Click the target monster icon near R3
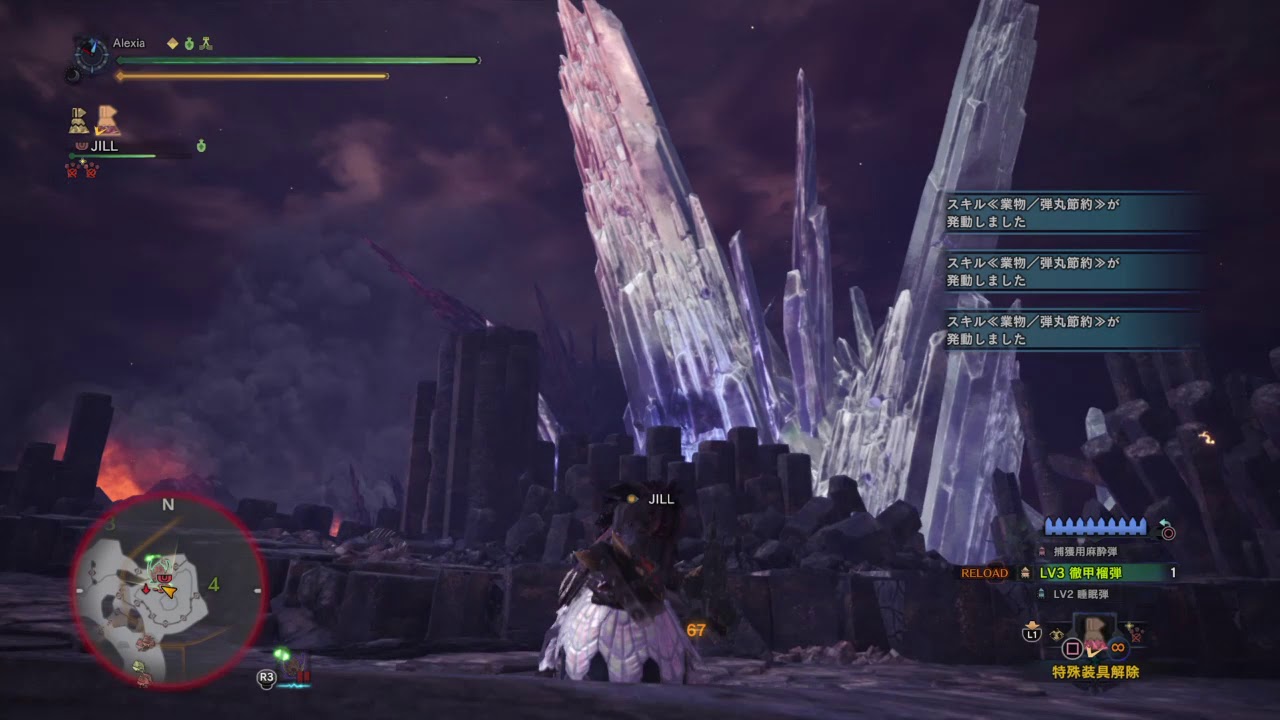The image size is (1280, 720). pyautogui.click(x=298, y=668)
